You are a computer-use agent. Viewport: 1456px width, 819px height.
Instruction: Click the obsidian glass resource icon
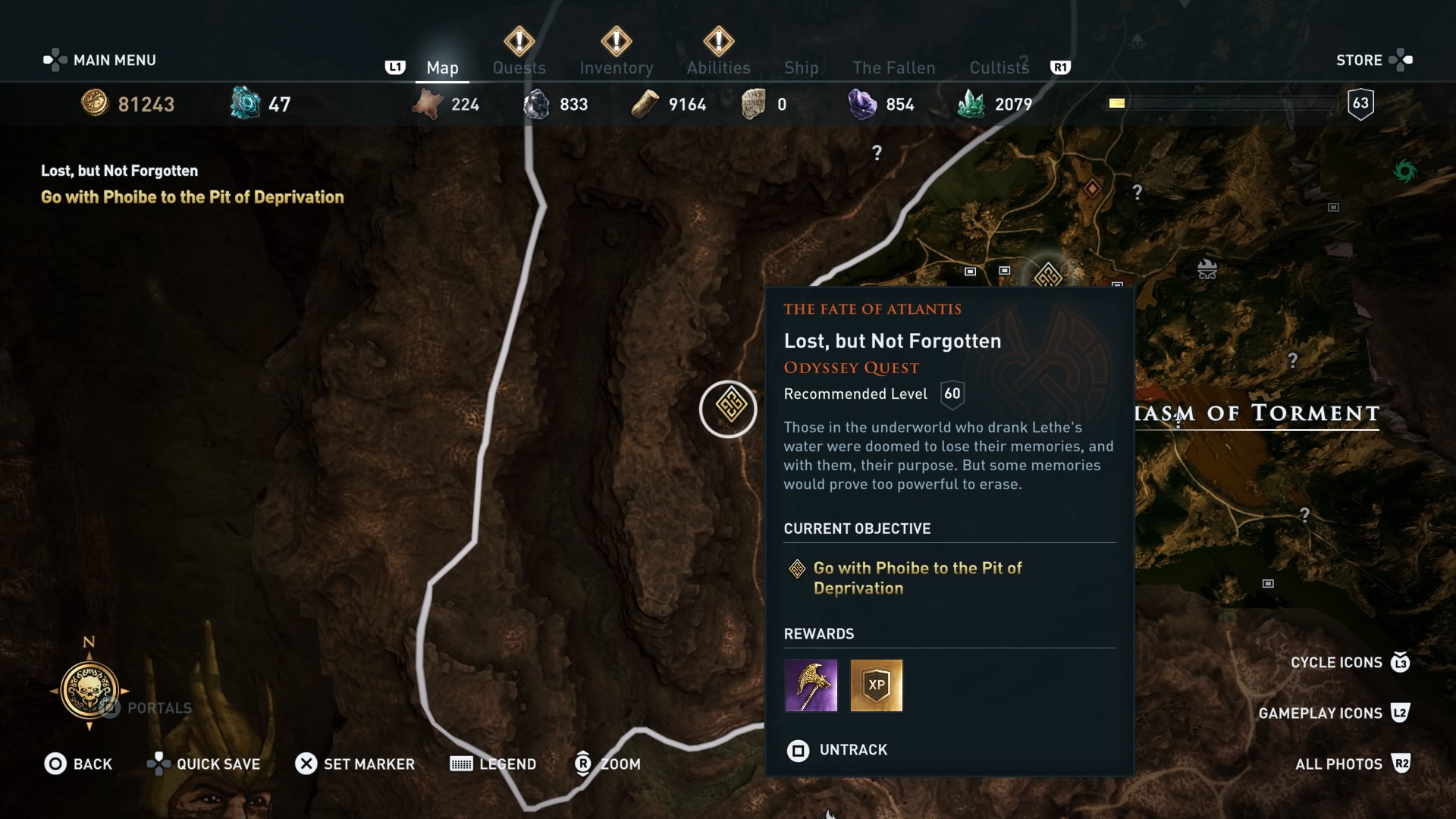pos(538,103)
